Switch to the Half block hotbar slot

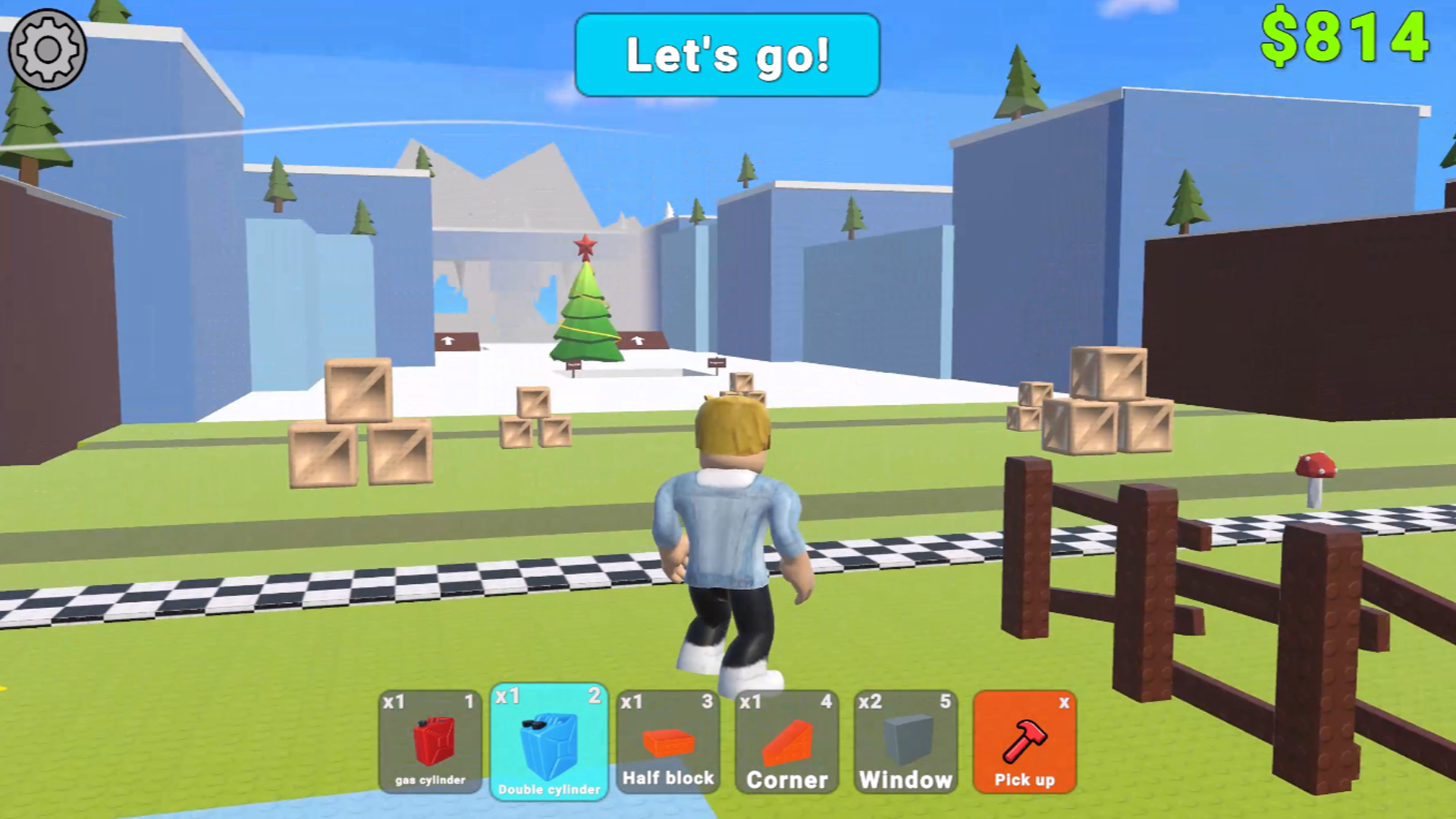coord(667,743)
